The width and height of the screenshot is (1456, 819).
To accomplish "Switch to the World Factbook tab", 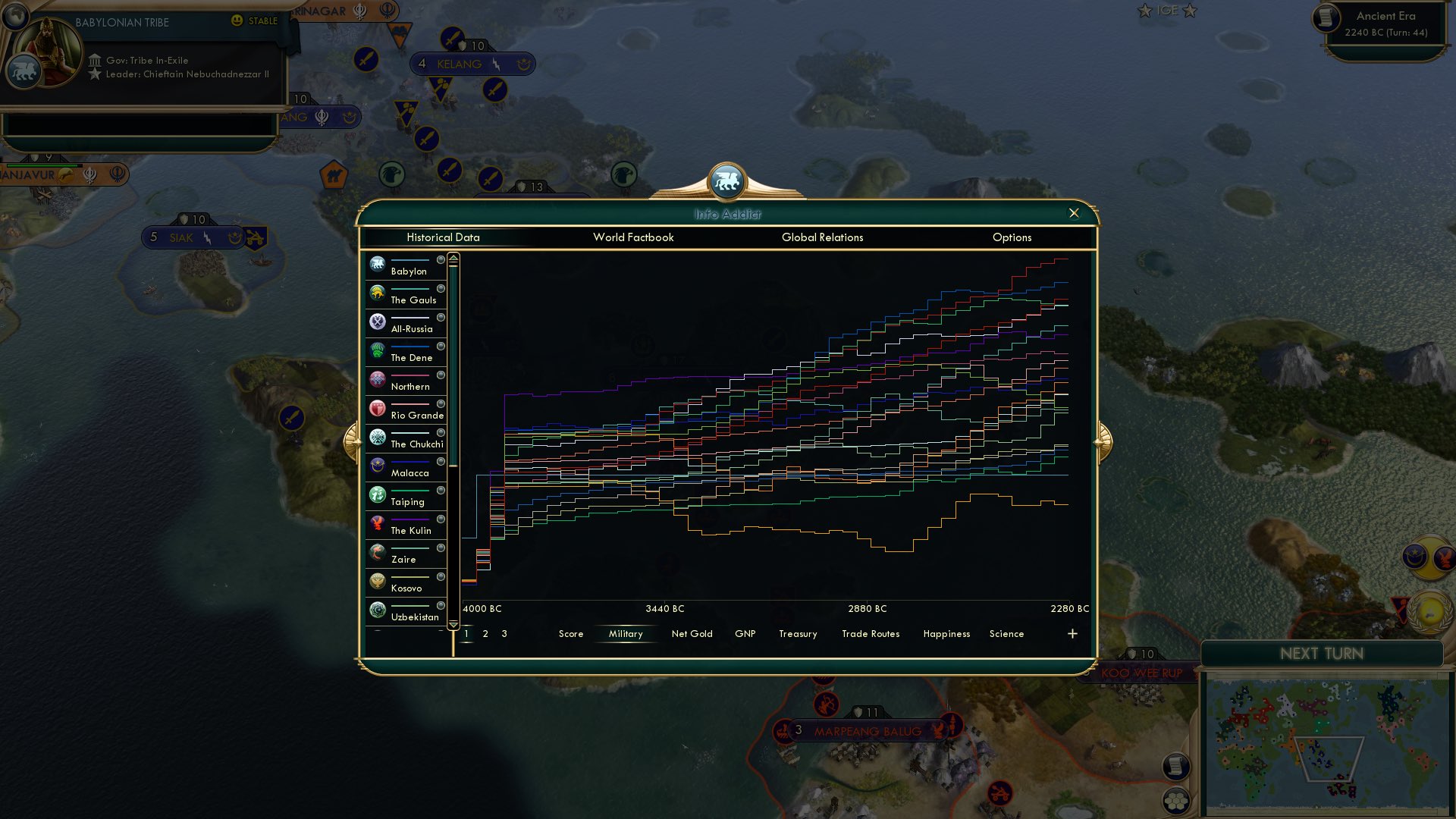I will 633,237.
